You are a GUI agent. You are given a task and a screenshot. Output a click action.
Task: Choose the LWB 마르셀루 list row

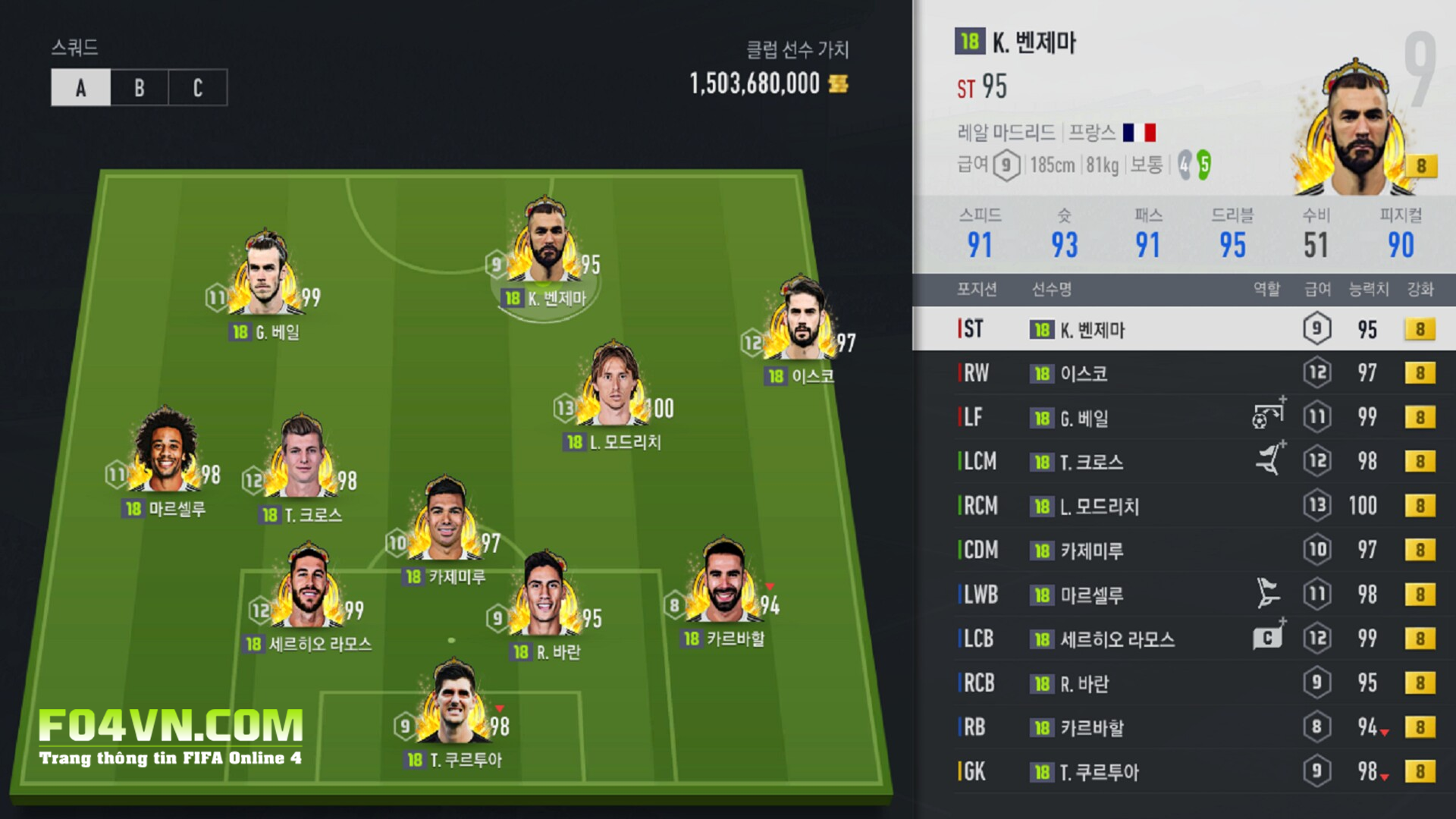1183,595
